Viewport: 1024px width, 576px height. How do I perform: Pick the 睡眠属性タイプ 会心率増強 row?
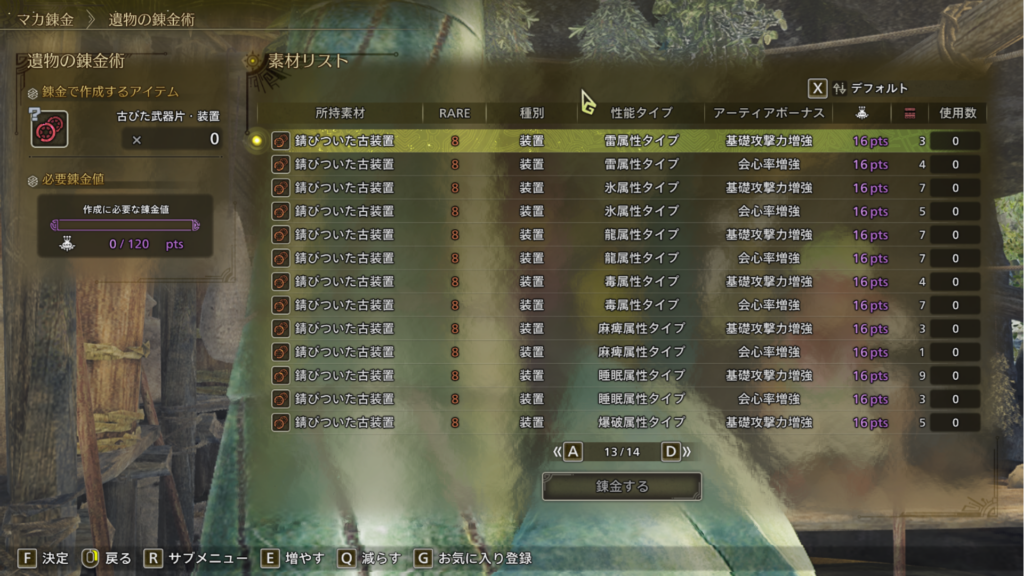[x=620, y=399]
